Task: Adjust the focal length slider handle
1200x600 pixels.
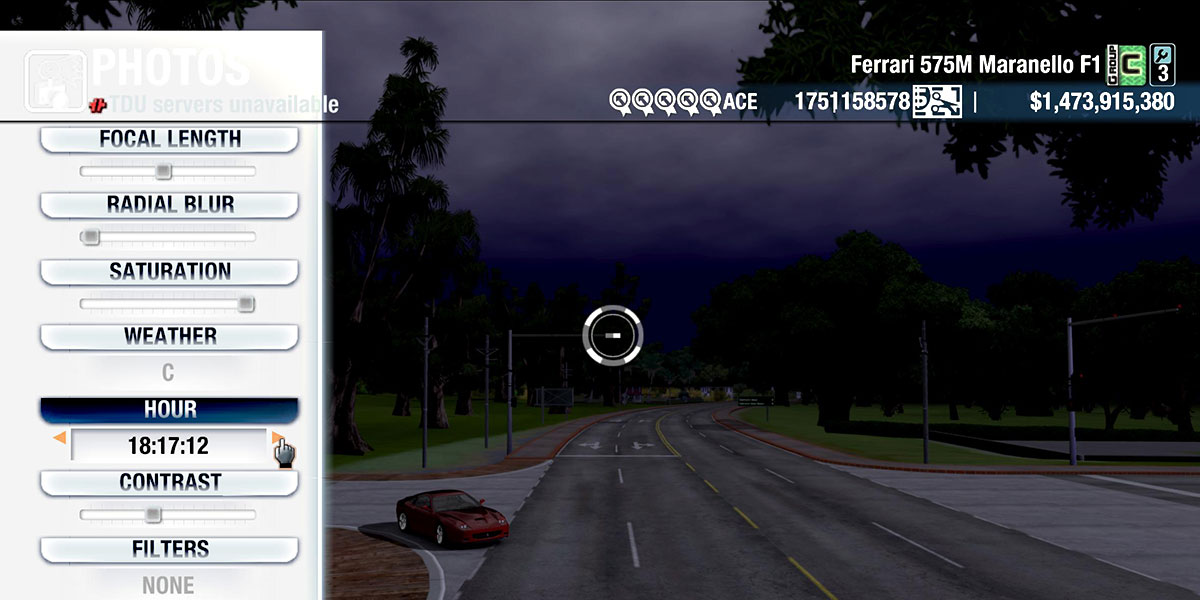Action: pos(163,172)
